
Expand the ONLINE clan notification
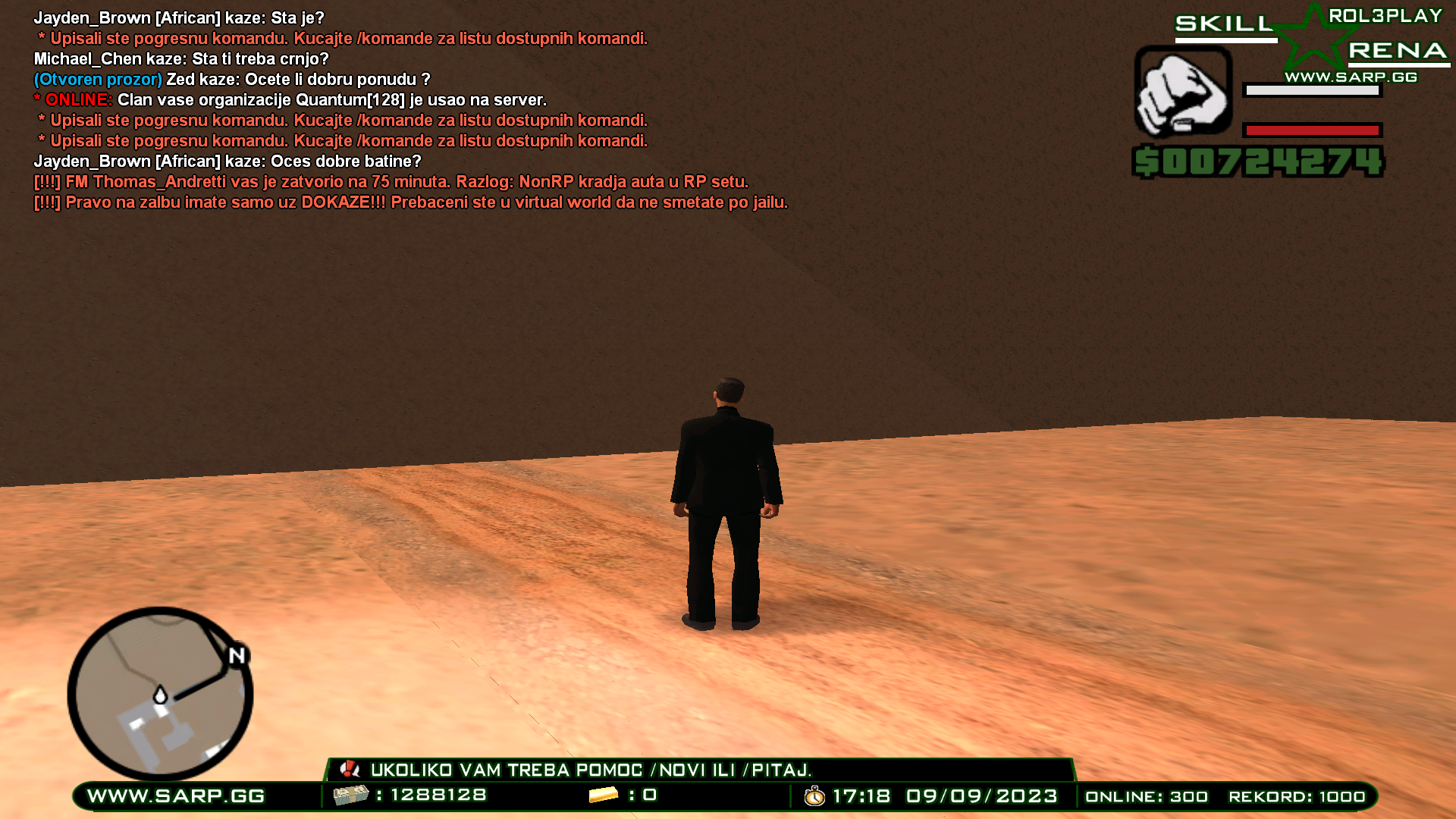[x=288, y=99]
